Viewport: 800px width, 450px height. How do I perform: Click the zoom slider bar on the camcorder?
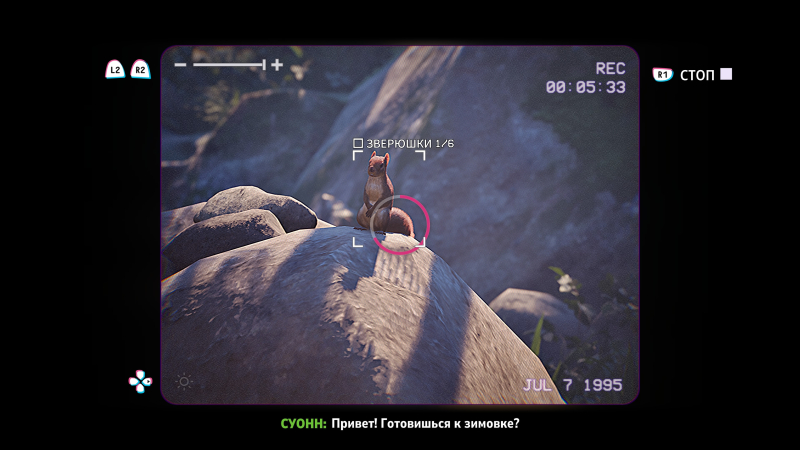point(229,65)
